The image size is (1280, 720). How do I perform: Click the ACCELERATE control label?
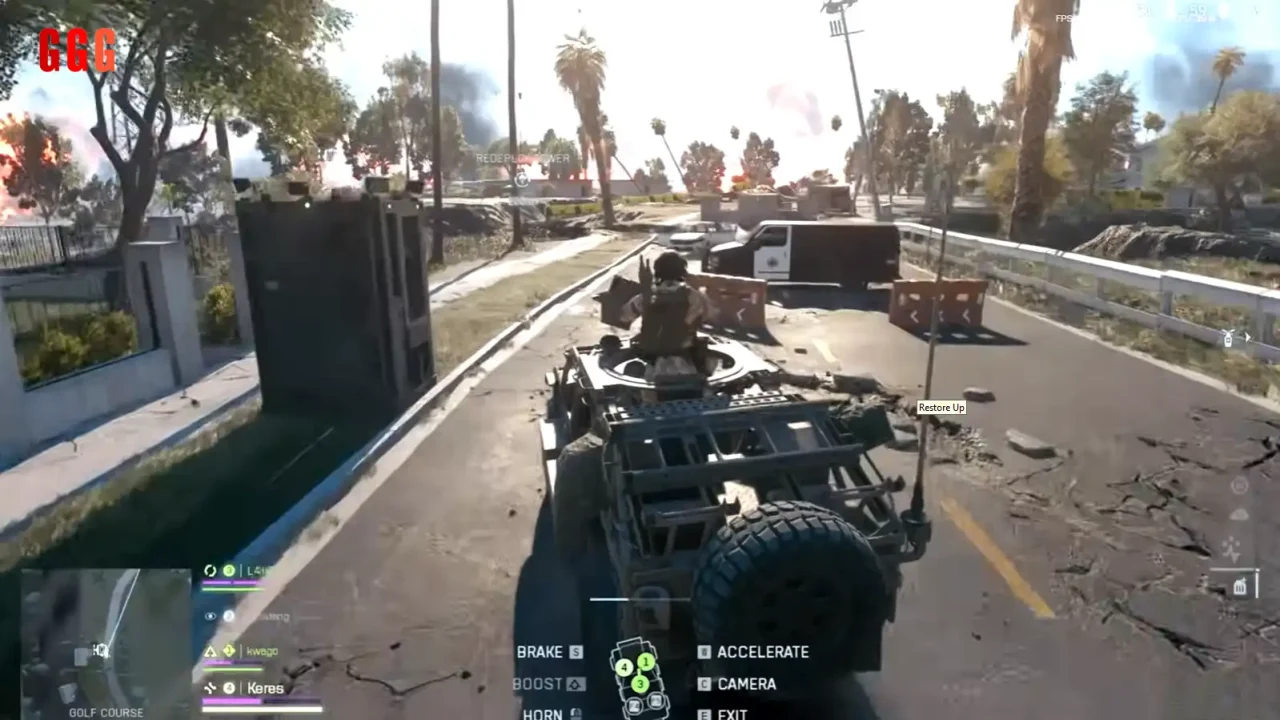(x=764, y=652)
